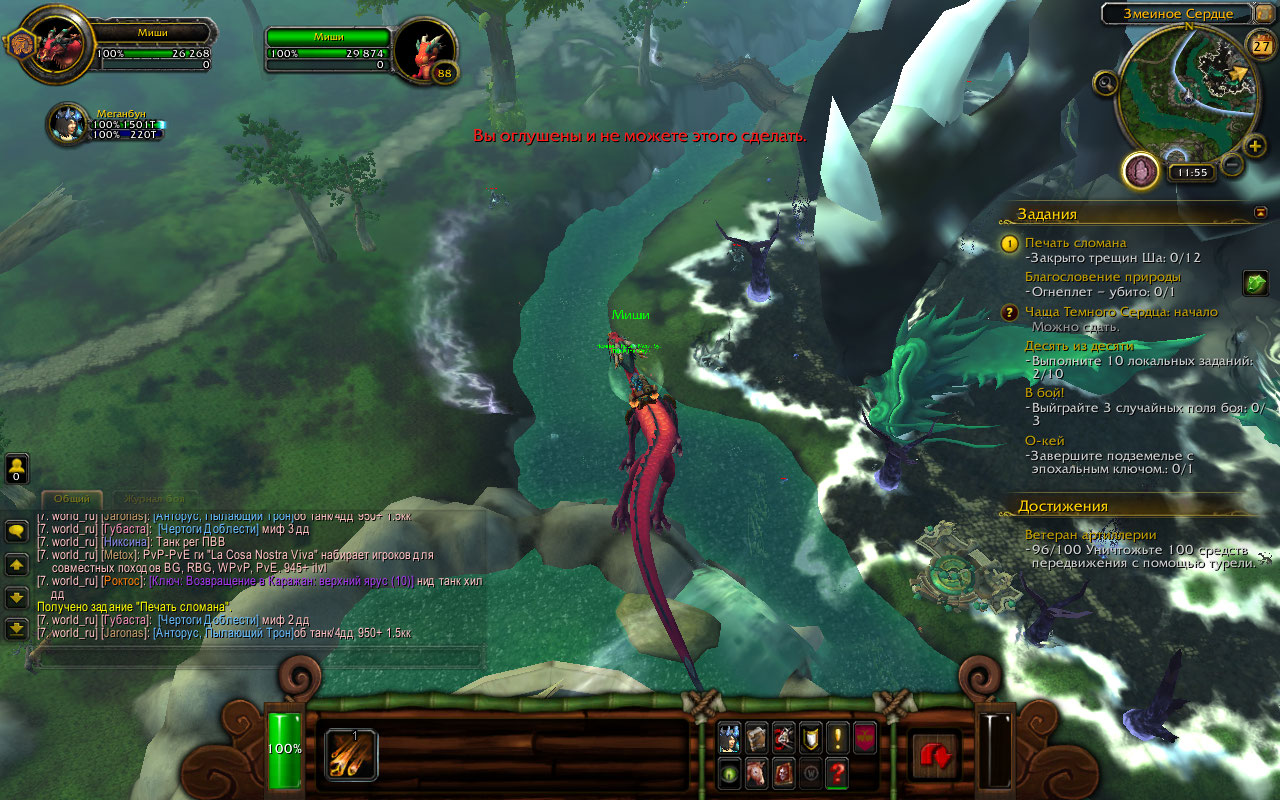The width and height of the screenshot is (1280, 800).
Task: Open the chat speech bubble menu
Action: point(16,532)
